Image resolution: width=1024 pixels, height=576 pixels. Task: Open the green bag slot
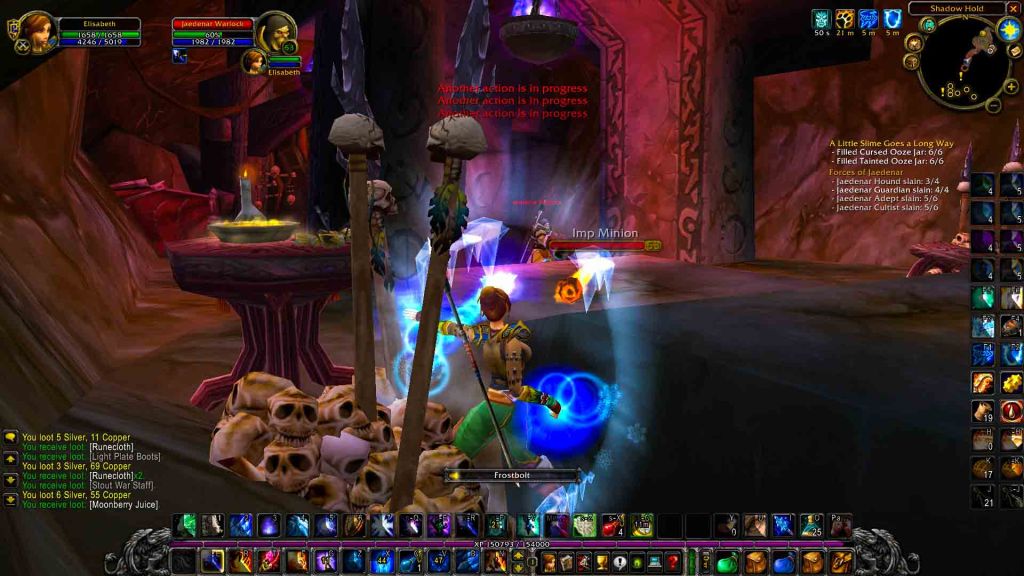click(x=727, y=561)
